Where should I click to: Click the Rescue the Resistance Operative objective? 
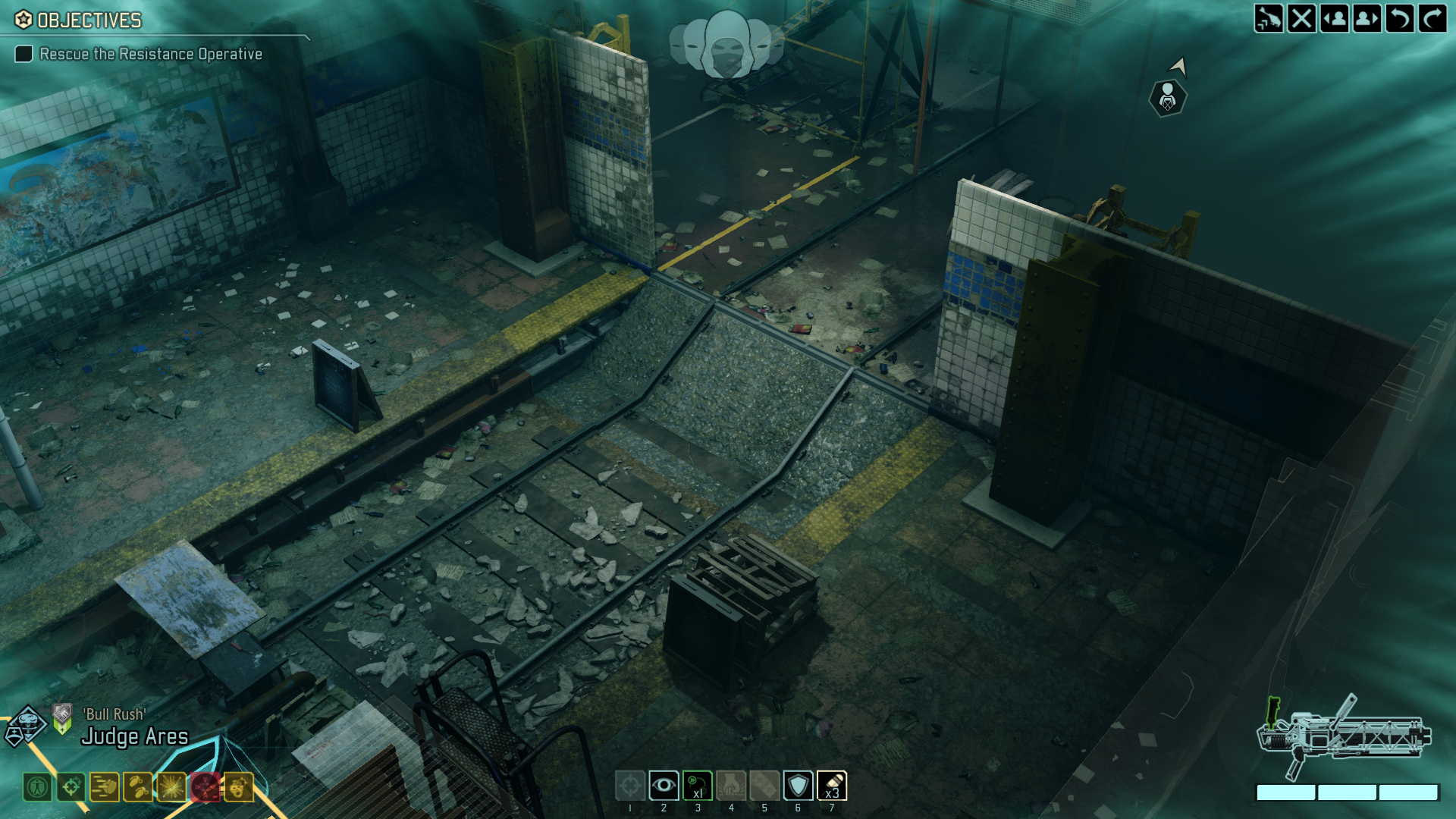point(150,54)
